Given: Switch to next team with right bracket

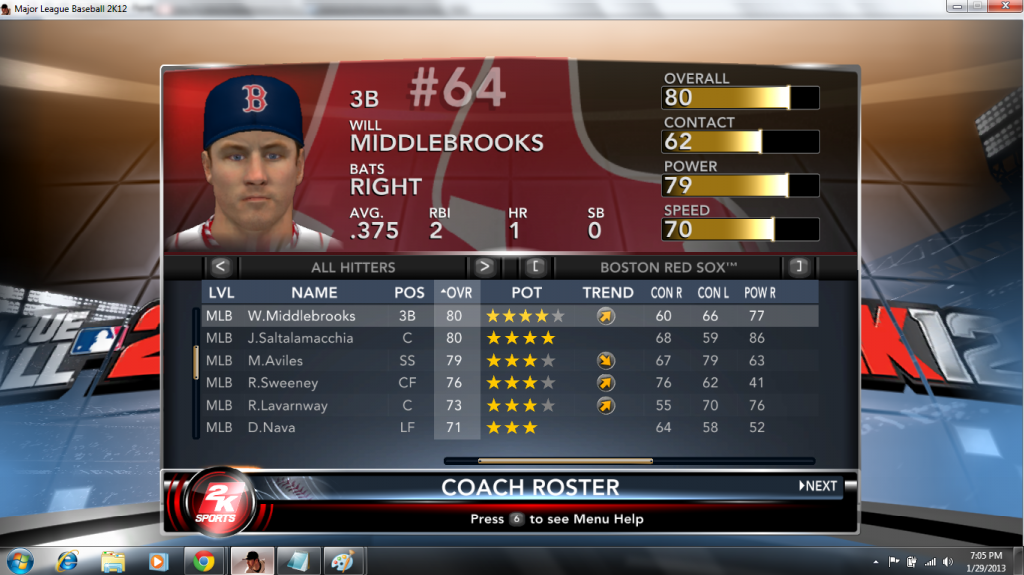Looking at the screenshot, I should pos(797,267).
